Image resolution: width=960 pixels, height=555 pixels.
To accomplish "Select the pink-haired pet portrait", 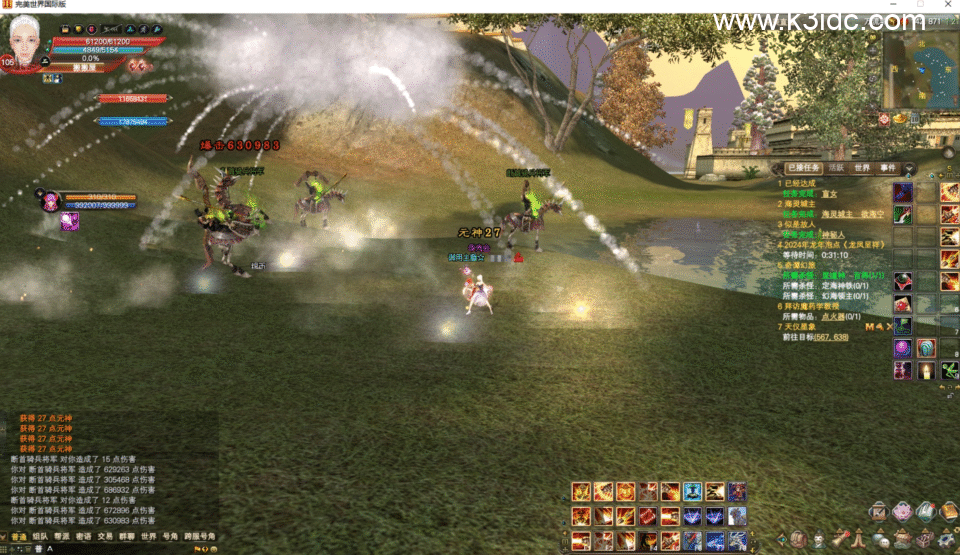I will 48,200.
